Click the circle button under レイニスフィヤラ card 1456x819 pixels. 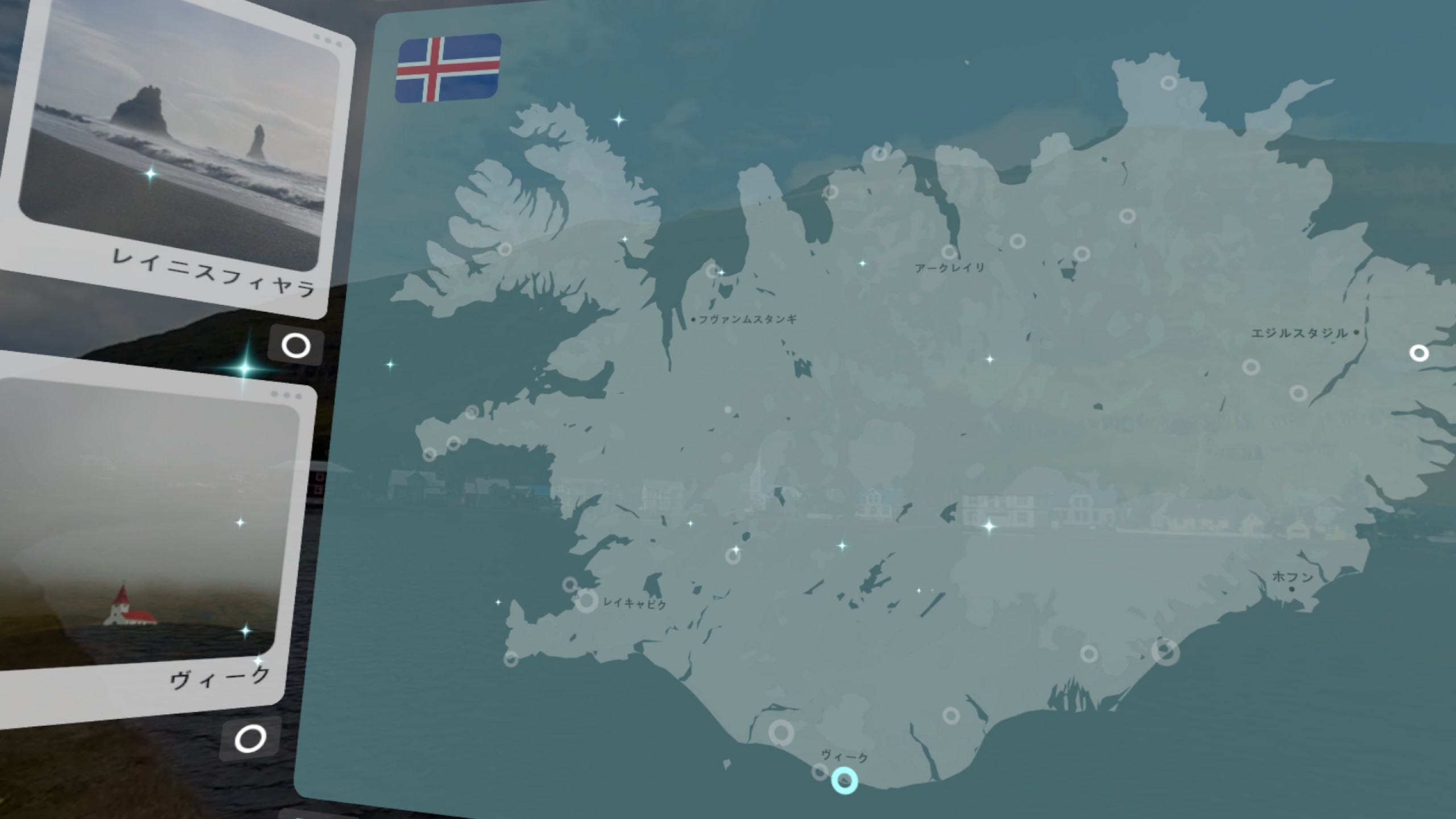point(296,346)
